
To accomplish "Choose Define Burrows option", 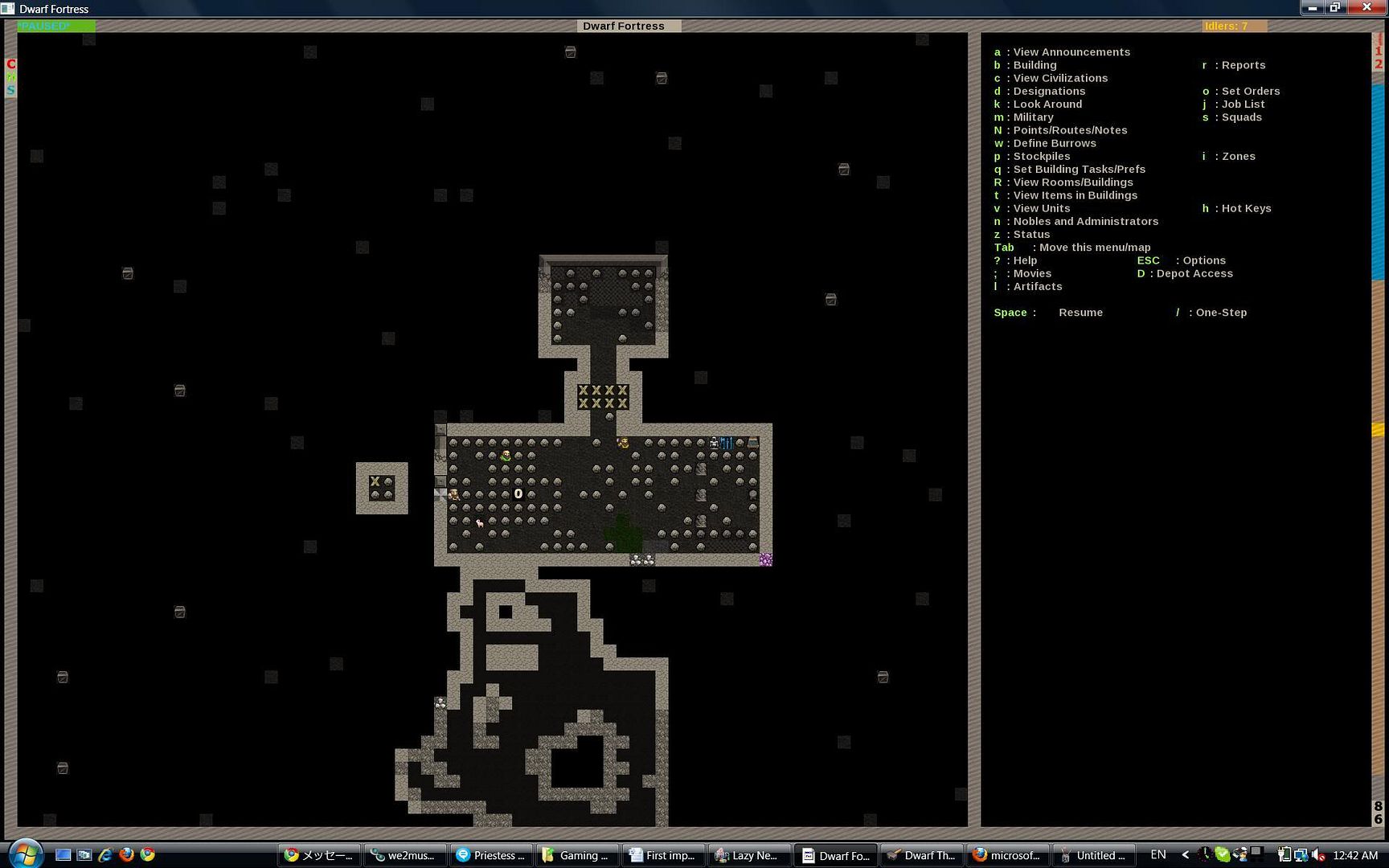I will (x=1054, y=144).
